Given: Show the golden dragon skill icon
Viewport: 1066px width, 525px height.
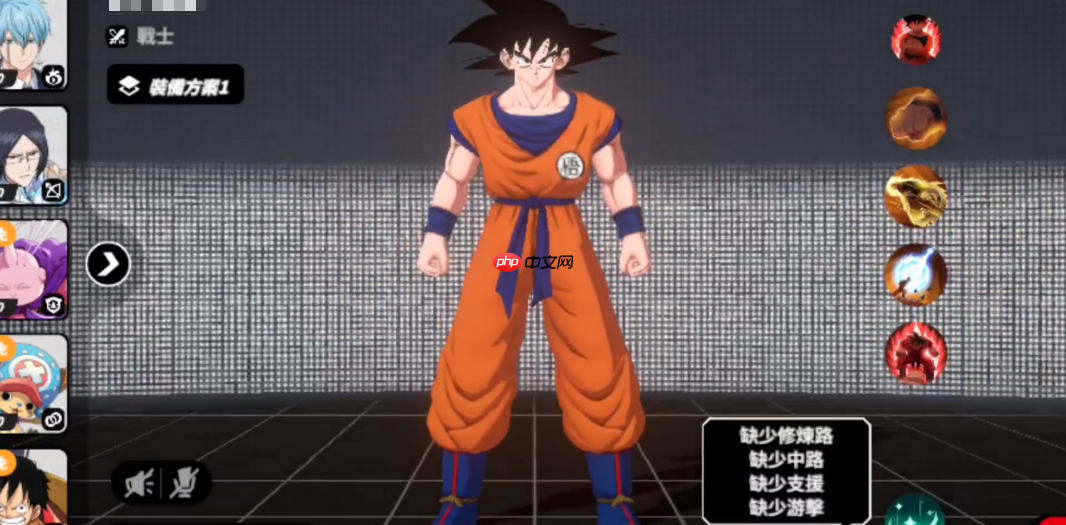Looking at the screenshot, I should coord(916,196).
